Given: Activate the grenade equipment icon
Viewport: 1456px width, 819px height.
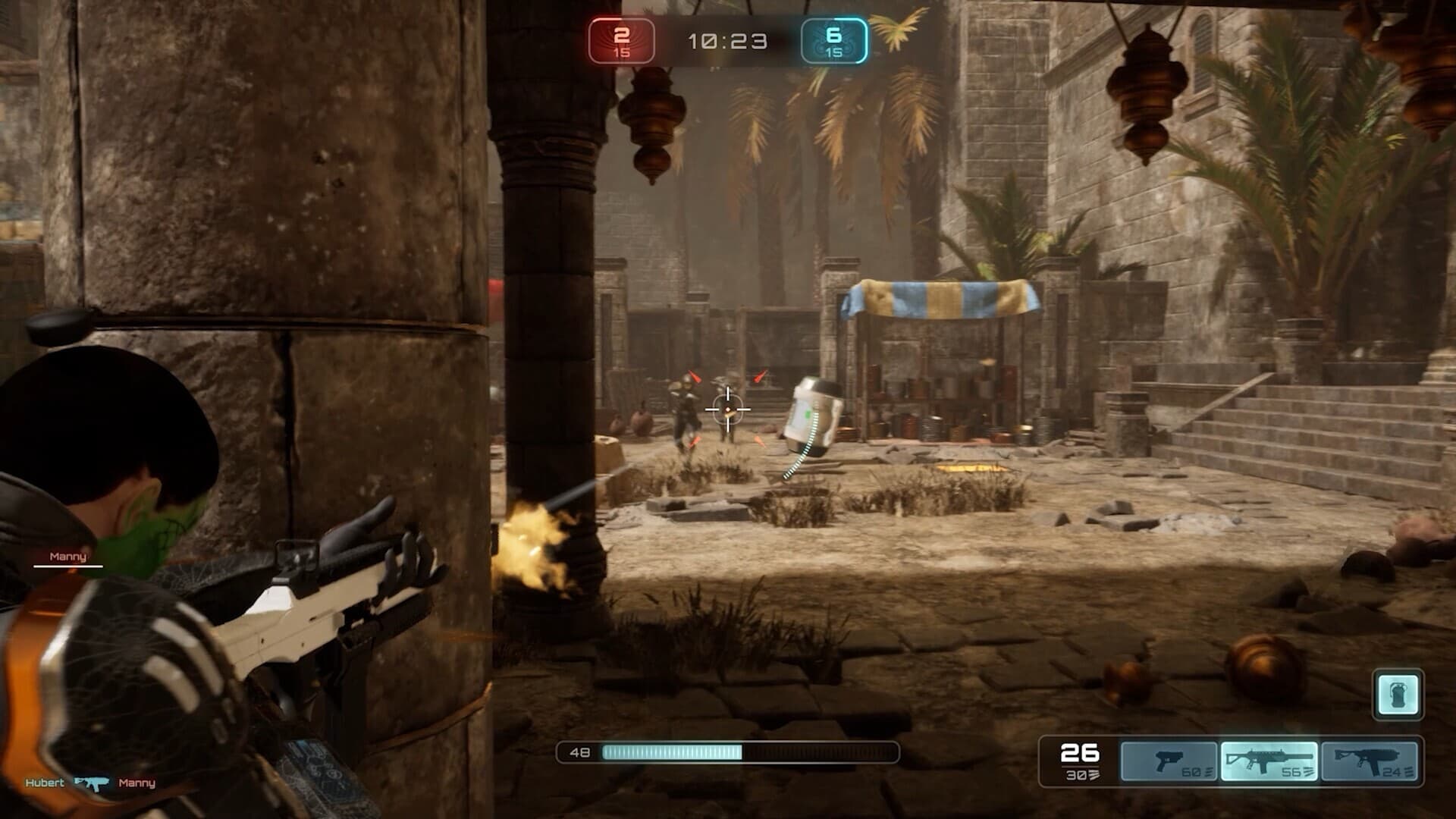Looking at the screenshot, I should tap(1398, 694).
